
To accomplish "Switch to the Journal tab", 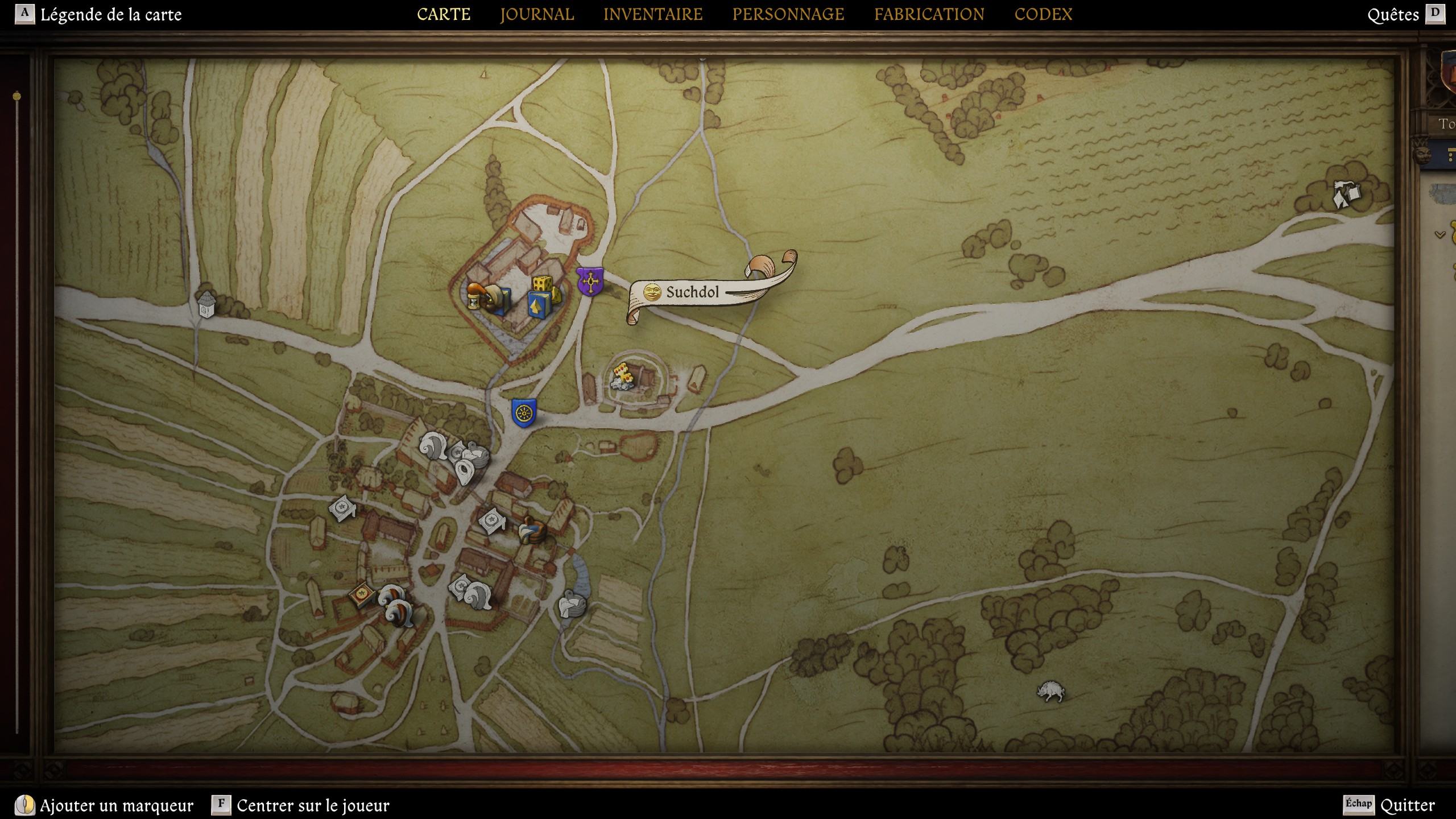I will point(537,14).
